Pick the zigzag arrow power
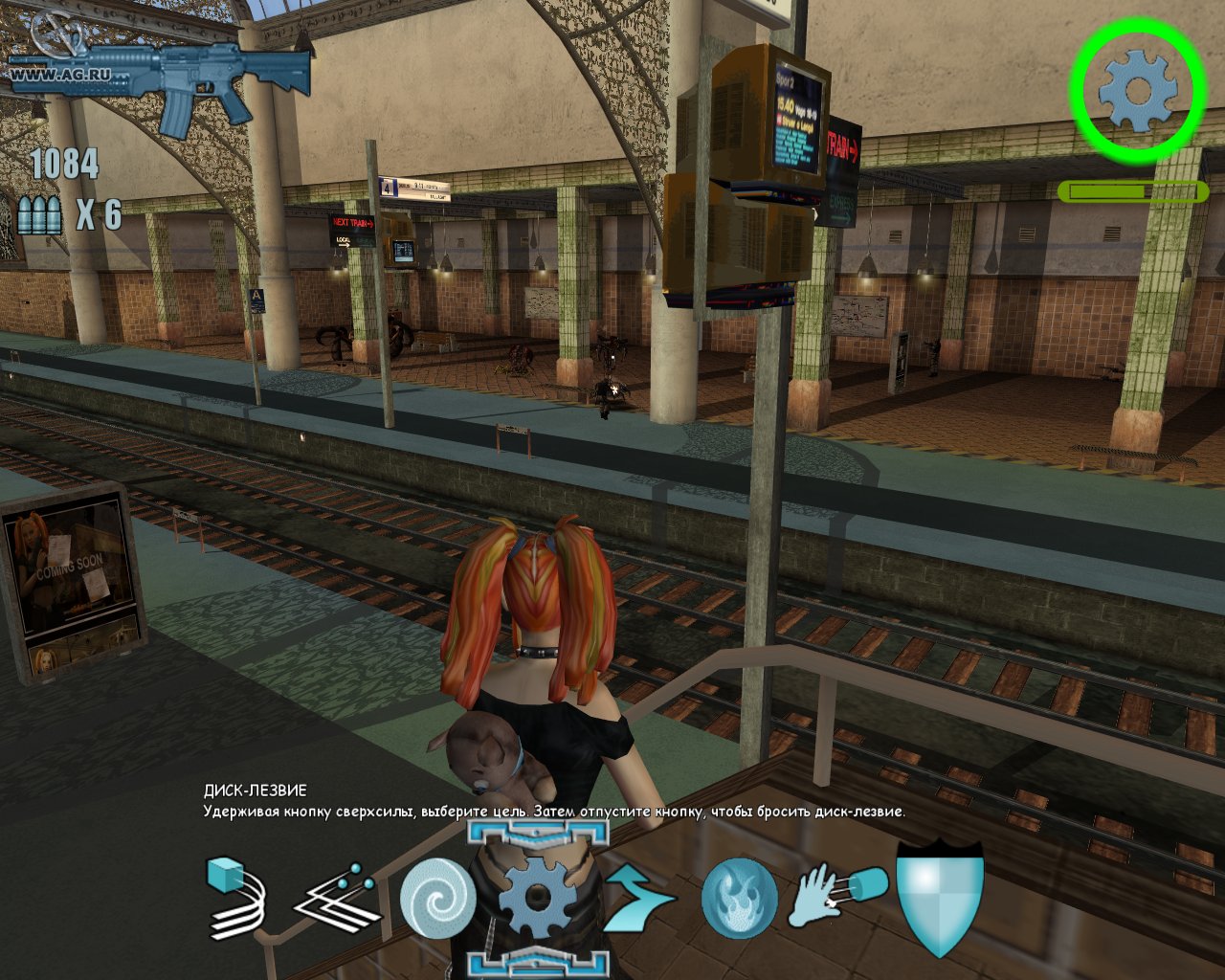Viewport: 1225px width, 980px height. (638, 900)
